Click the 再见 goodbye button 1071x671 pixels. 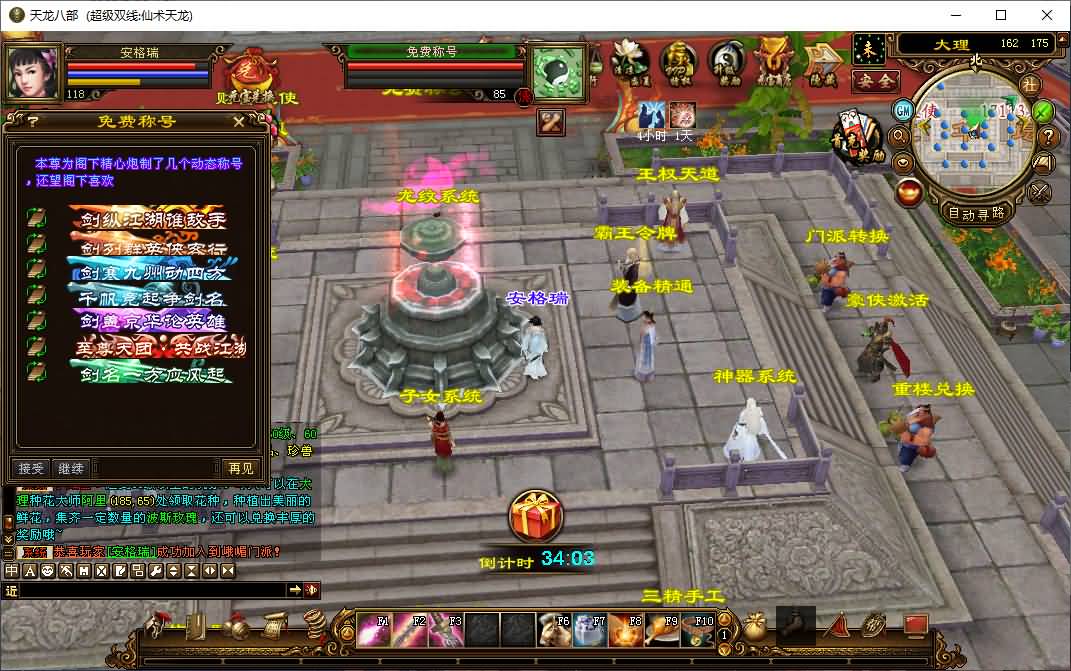(241, 468)
